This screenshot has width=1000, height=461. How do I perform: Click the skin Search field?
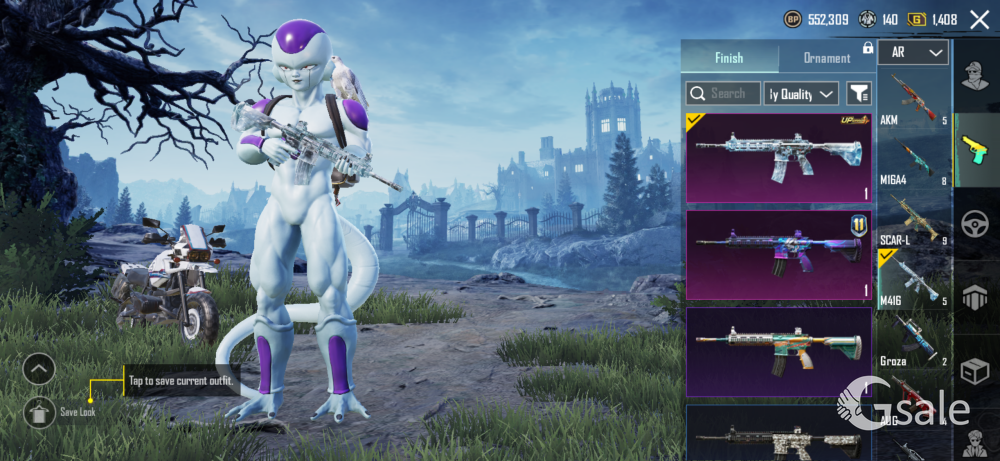coord(722,93)
